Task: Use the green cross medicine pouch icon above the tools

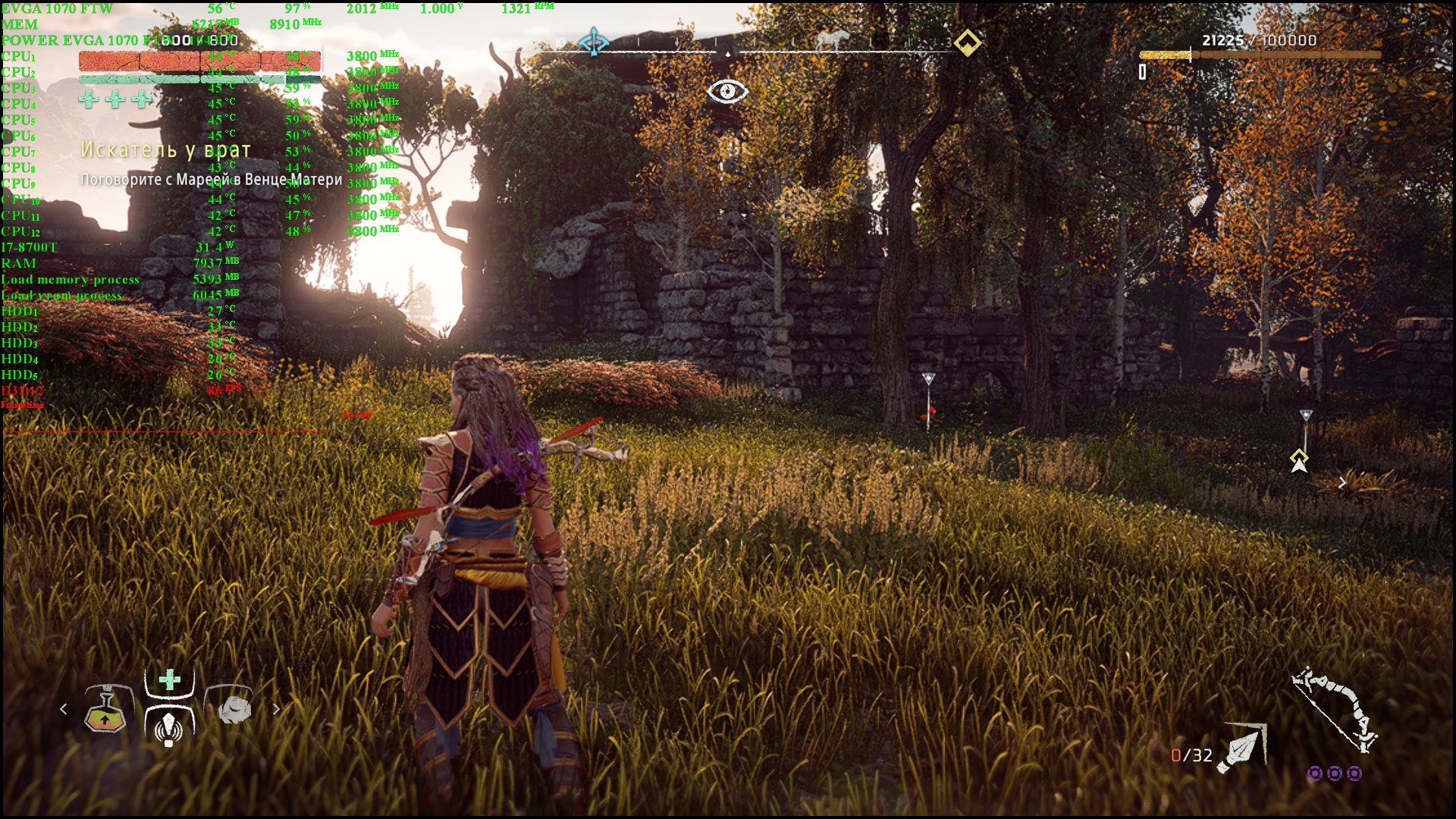Action: point(170,679)
